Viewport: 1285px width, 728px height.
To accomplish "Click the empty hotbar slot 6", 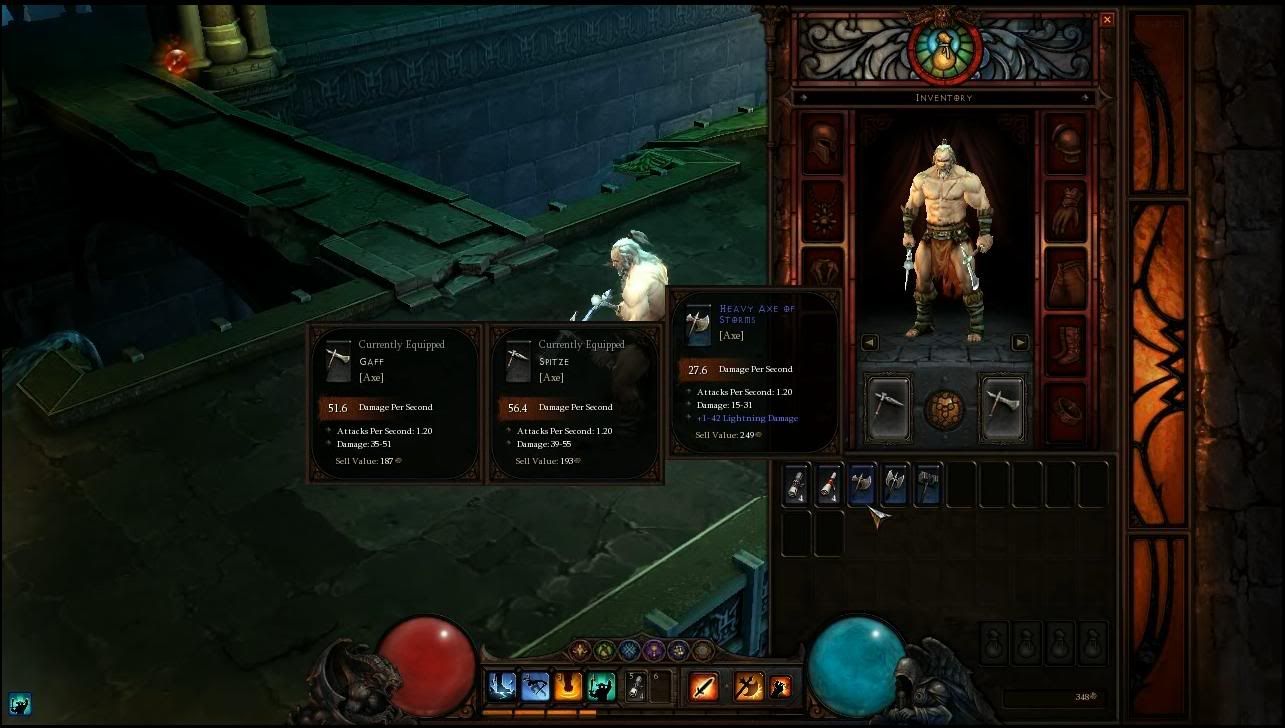I will pyautogui.click(x=660, y=685).
